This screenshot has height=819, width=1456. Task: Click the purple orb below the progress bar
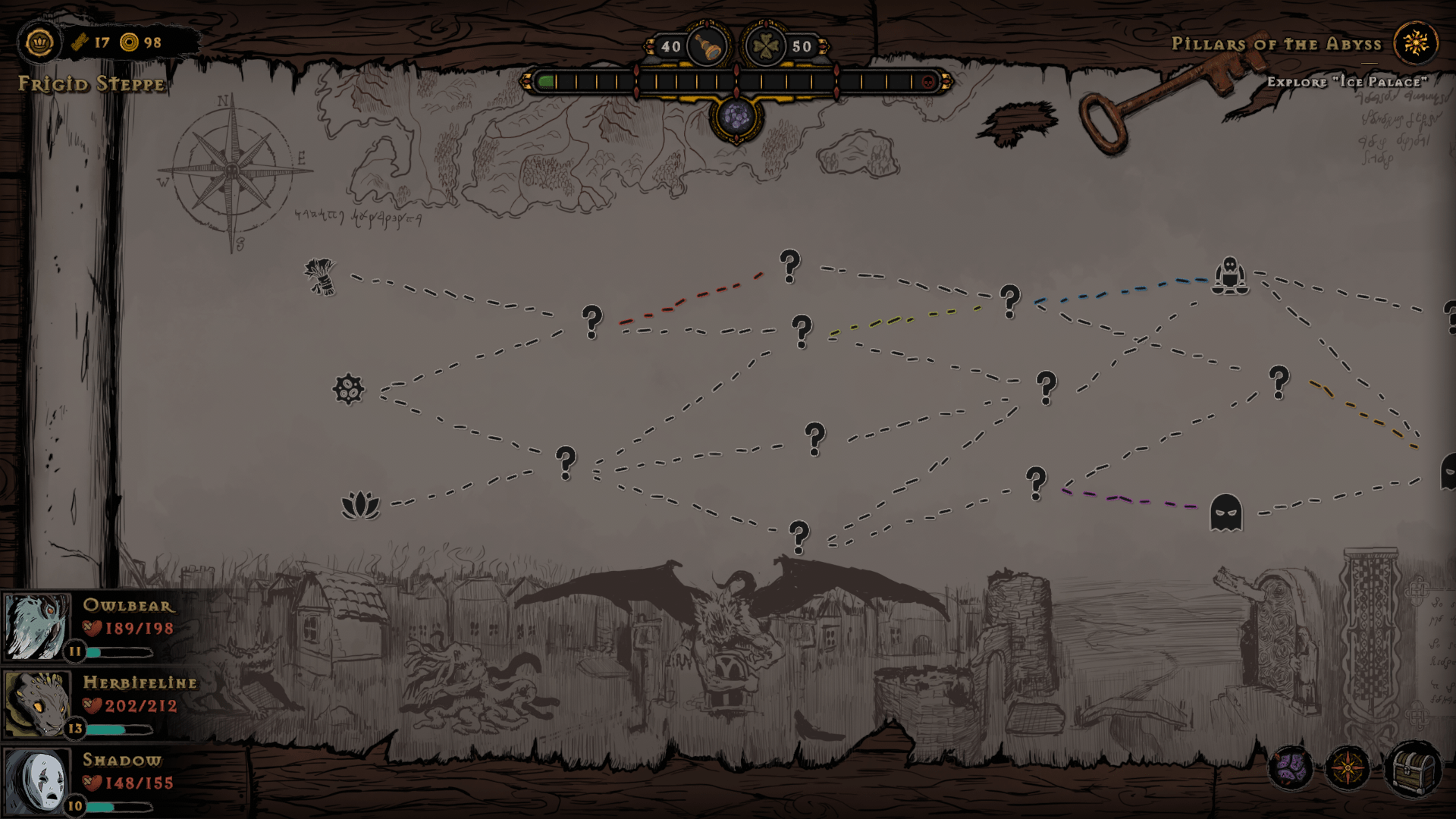[735, 118]
